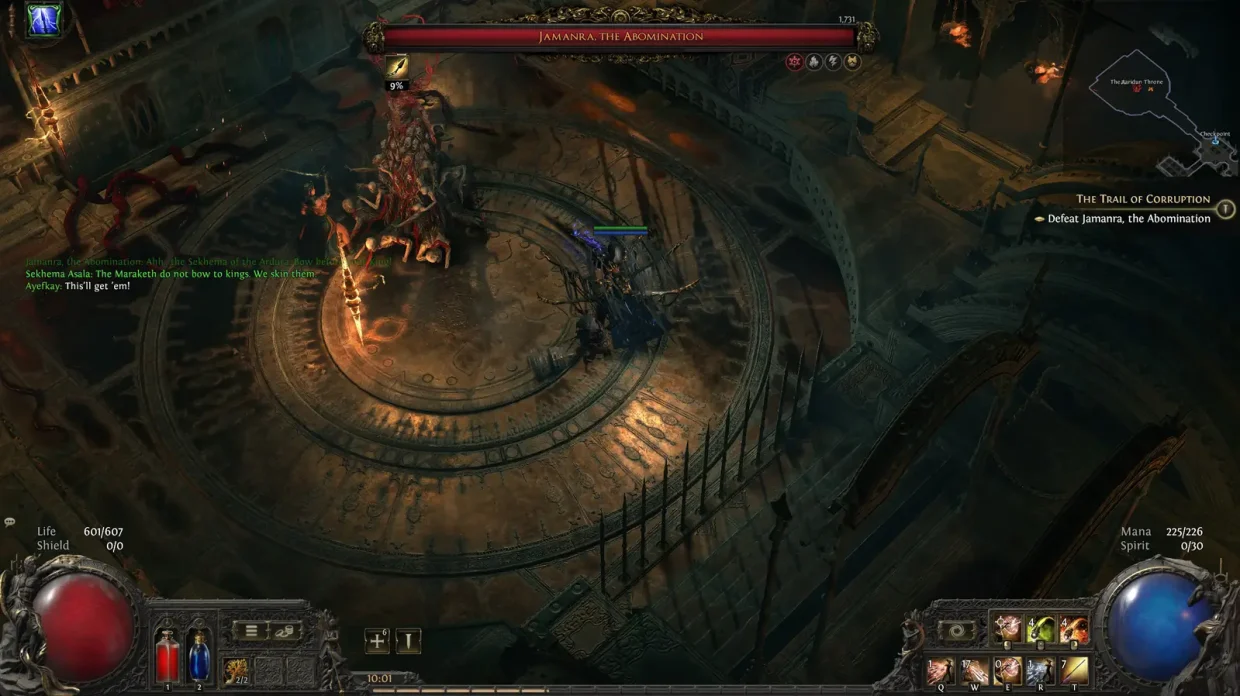
Task: Click the stacked coins shop button
Action: tap(286, 631)
